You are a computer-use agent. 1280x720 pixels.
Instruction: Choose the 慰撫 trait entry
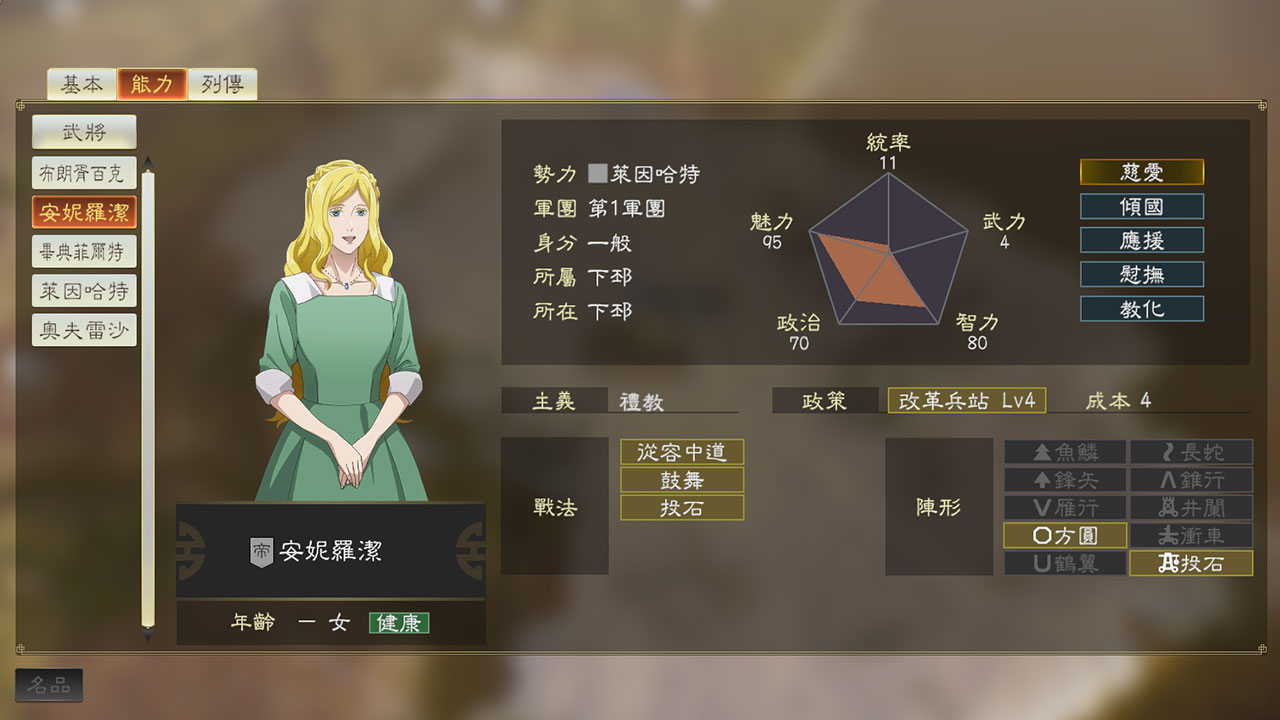[x=1141, y=275]
